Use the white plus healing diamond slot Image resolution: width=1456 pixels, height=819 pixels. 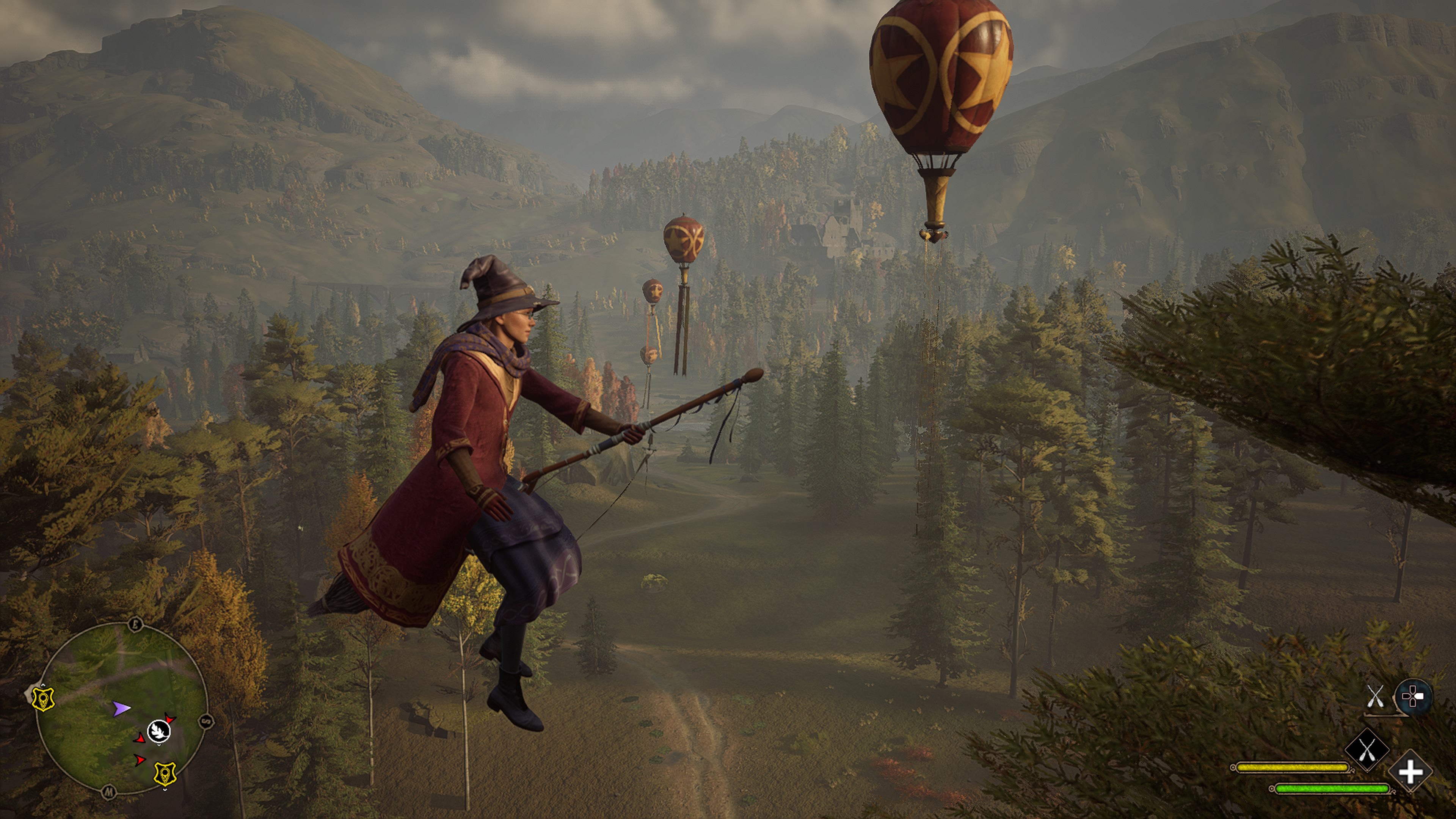click(x=1411, y=772)
